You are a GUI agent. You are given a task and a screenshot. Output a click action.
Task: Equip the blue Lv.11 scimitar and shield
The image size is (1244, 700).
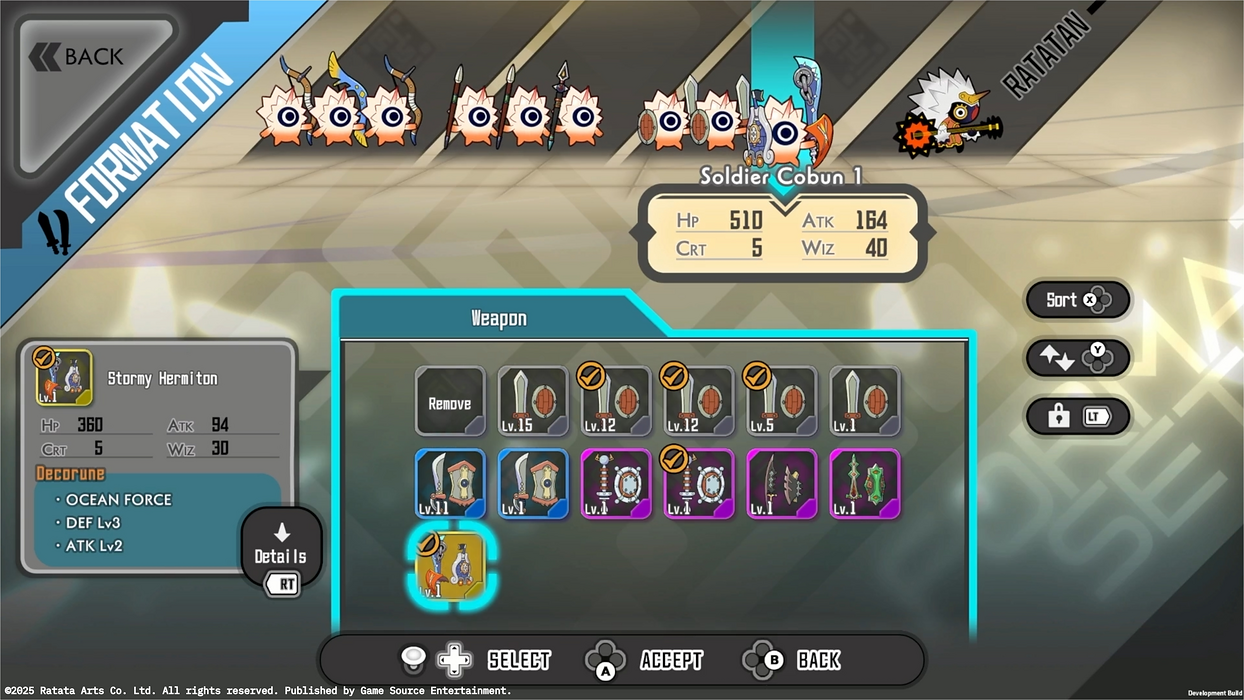point(450,484)
